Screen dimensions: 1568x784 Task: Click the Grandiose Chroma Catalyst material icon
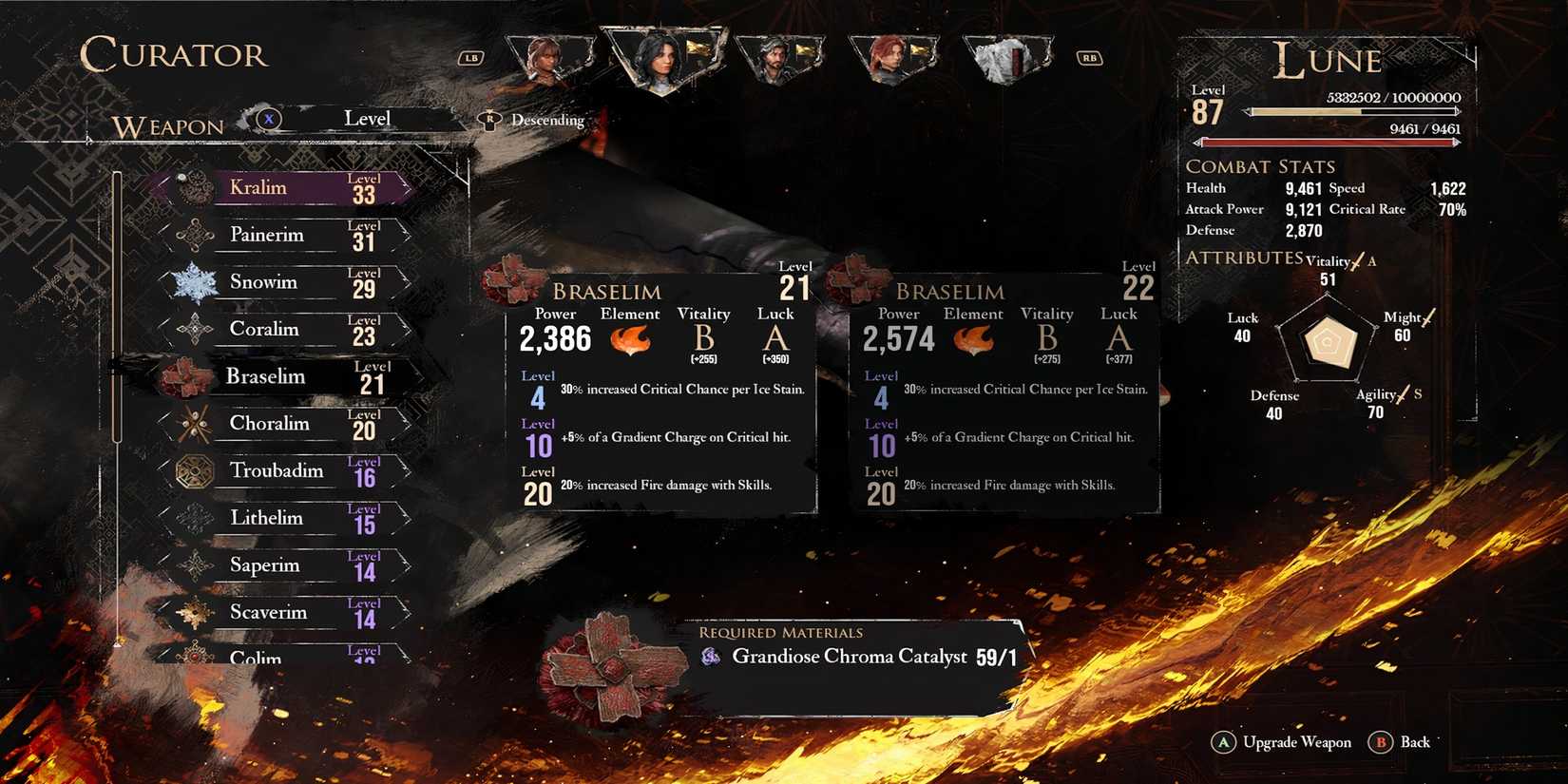point(711,656)
